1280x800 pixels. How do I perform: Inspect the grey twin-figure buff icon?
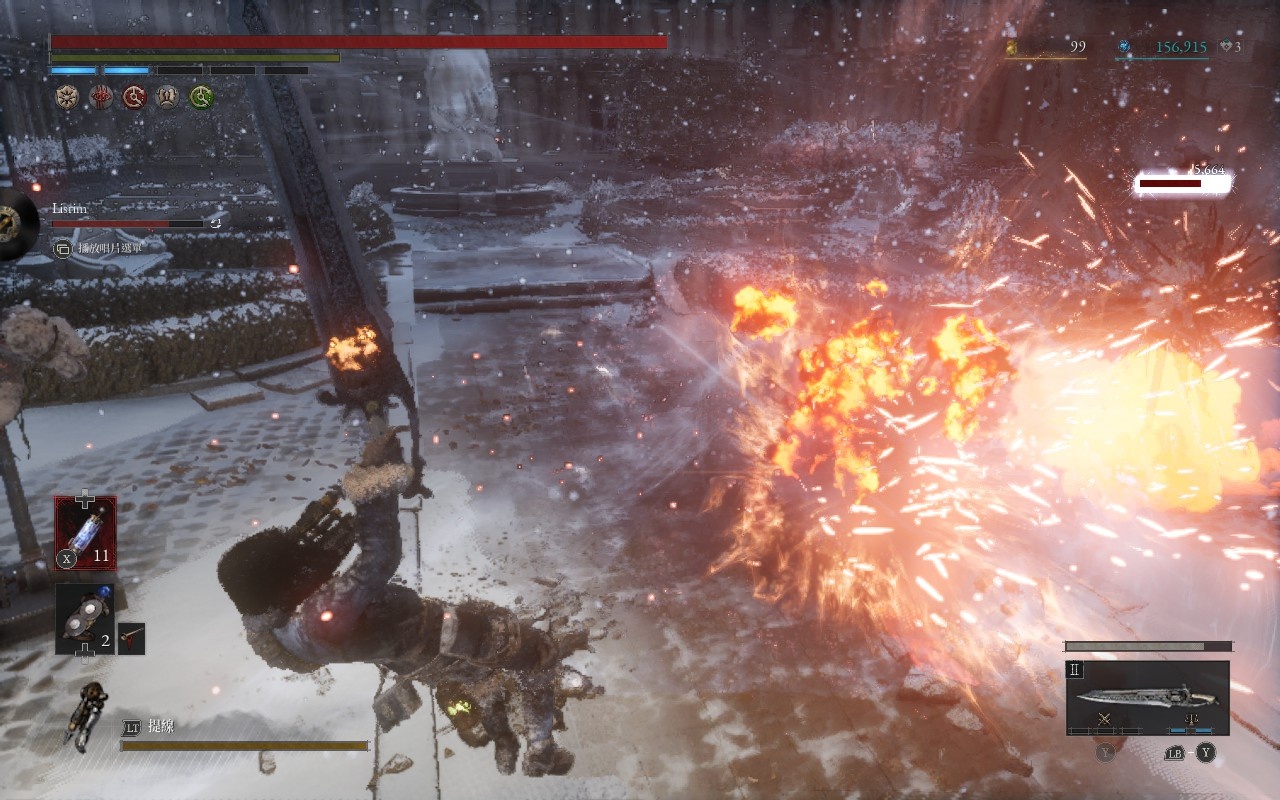[x=168, y=97]
